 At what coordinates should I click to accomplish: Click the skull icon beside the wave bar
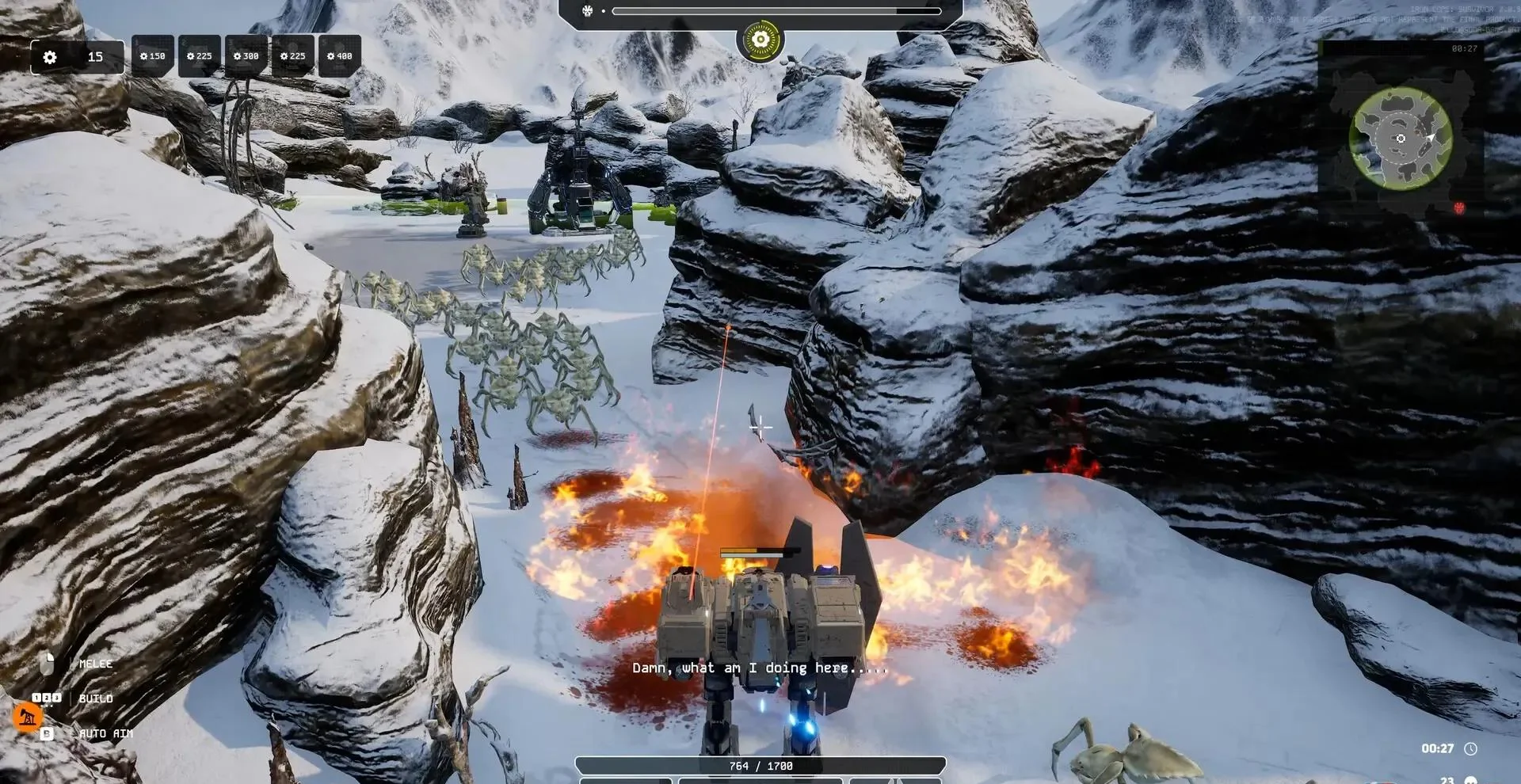pyautogui.click(x=588, y=11)
